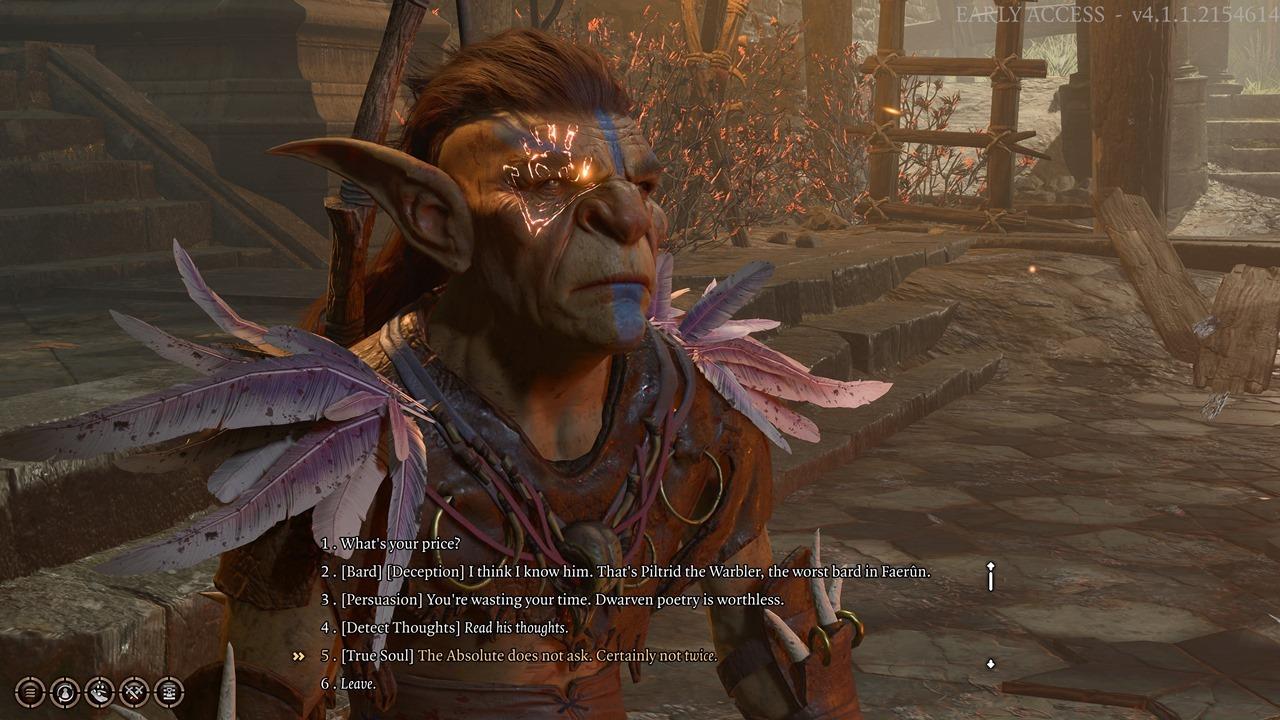Click the crossed-blades attack icon
The height and width of the screenshot is (720, 1280).
tap(134, 690)
